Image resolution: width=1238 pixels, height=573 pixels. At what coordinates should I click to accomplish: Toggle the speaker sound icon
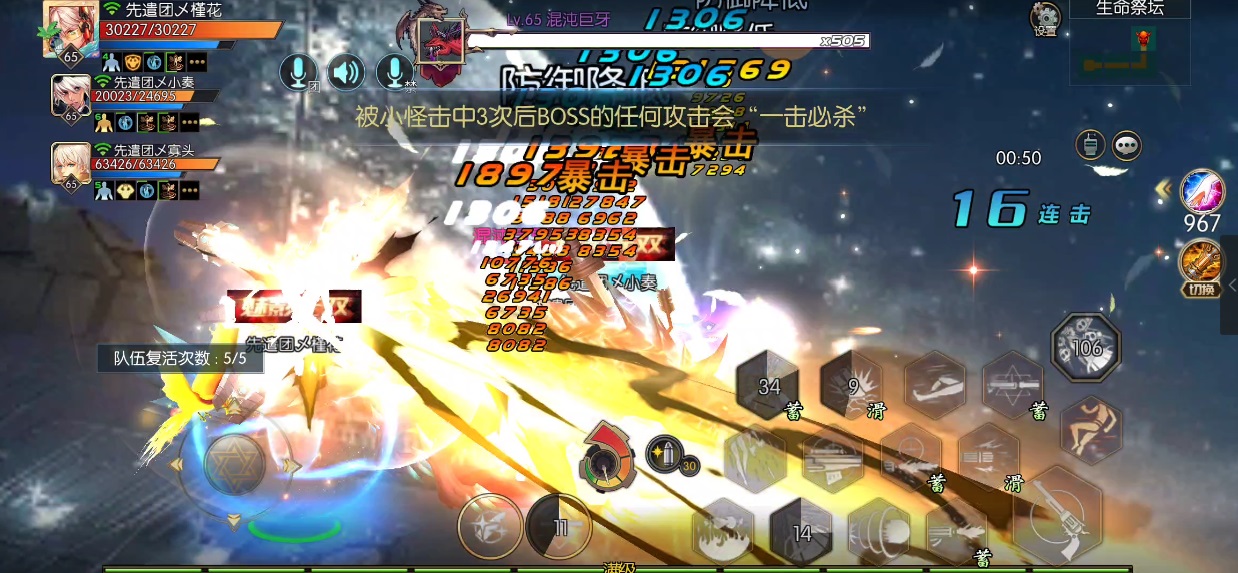[x=346, y=72]
